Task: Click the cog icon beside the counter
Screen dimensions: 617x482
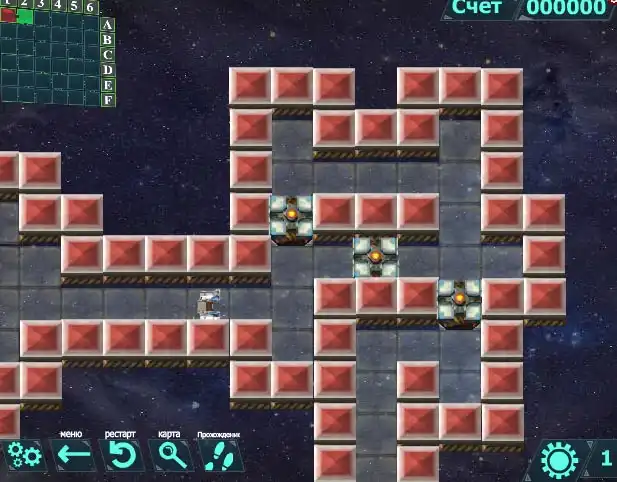Action: point(559,459)
